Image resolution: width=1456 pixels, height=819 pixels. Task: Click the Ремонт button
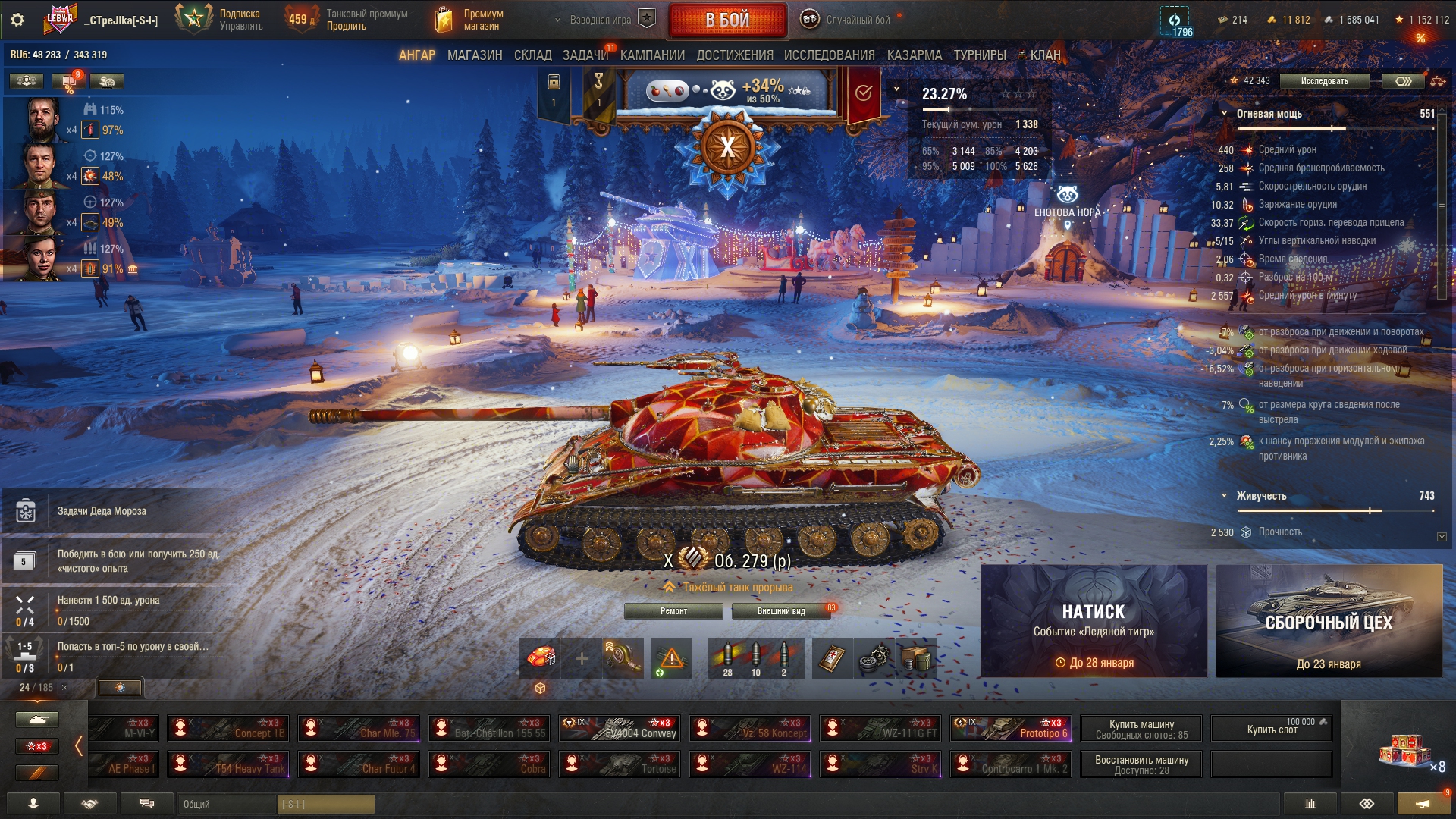pyautogui.click(x=673, y=611)
